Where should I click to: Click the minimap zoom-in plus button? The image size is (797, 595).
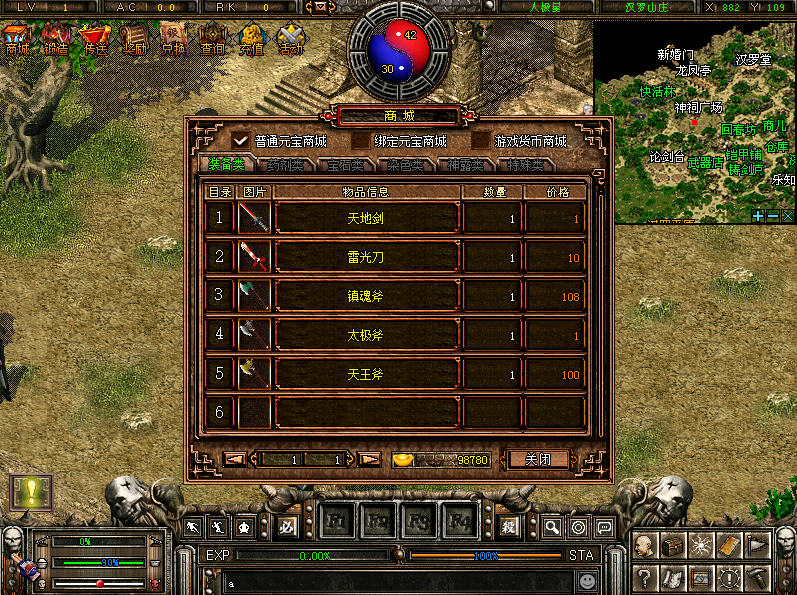[x=759, y=215]
